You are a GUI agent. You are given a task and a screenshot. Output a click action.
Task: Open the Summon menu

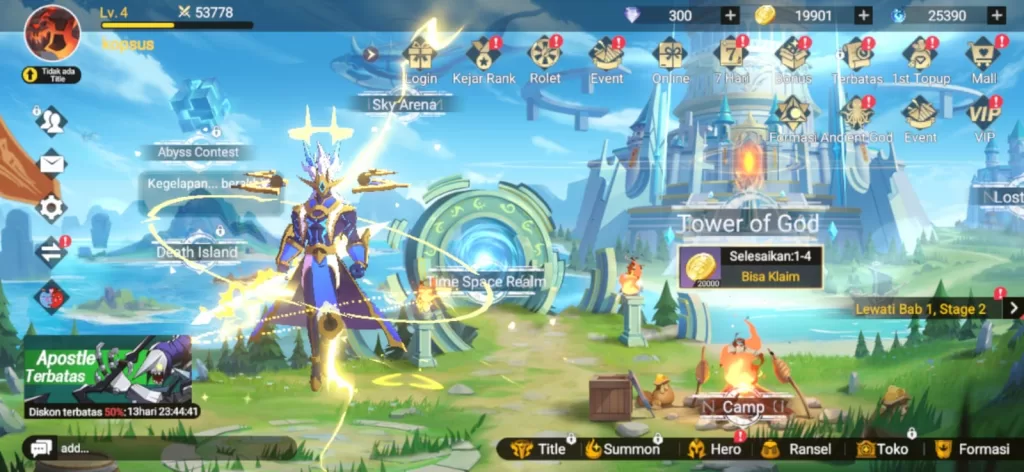622,449
